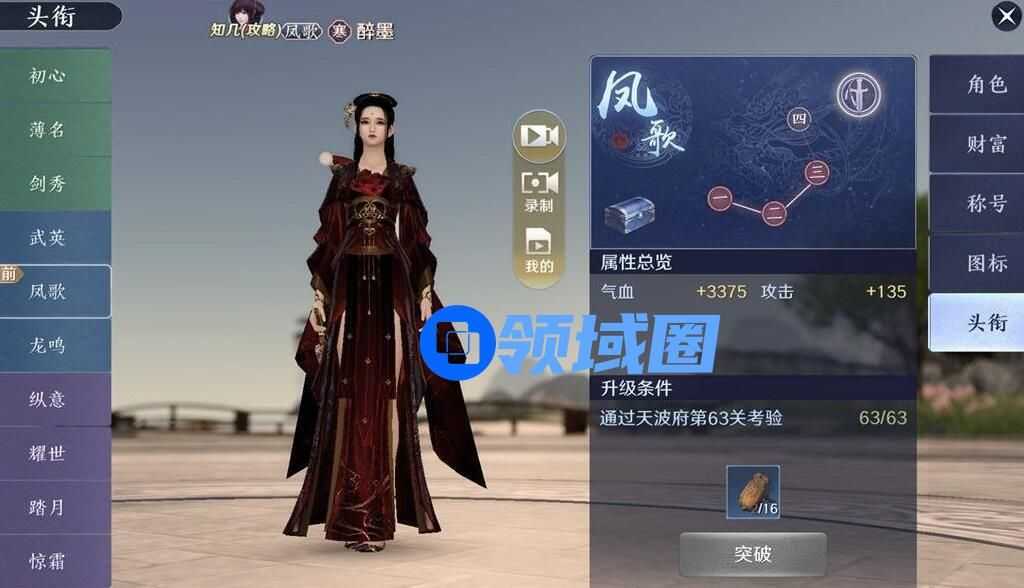
Task: Select the 踏月 title entry
Action: (x=50, y=508)
